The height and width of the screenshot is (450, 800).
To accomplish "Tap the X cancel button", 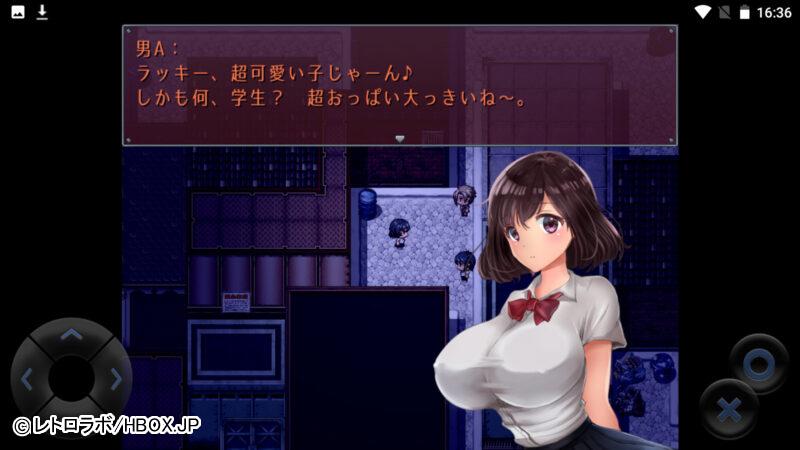I will click(728, 409).
